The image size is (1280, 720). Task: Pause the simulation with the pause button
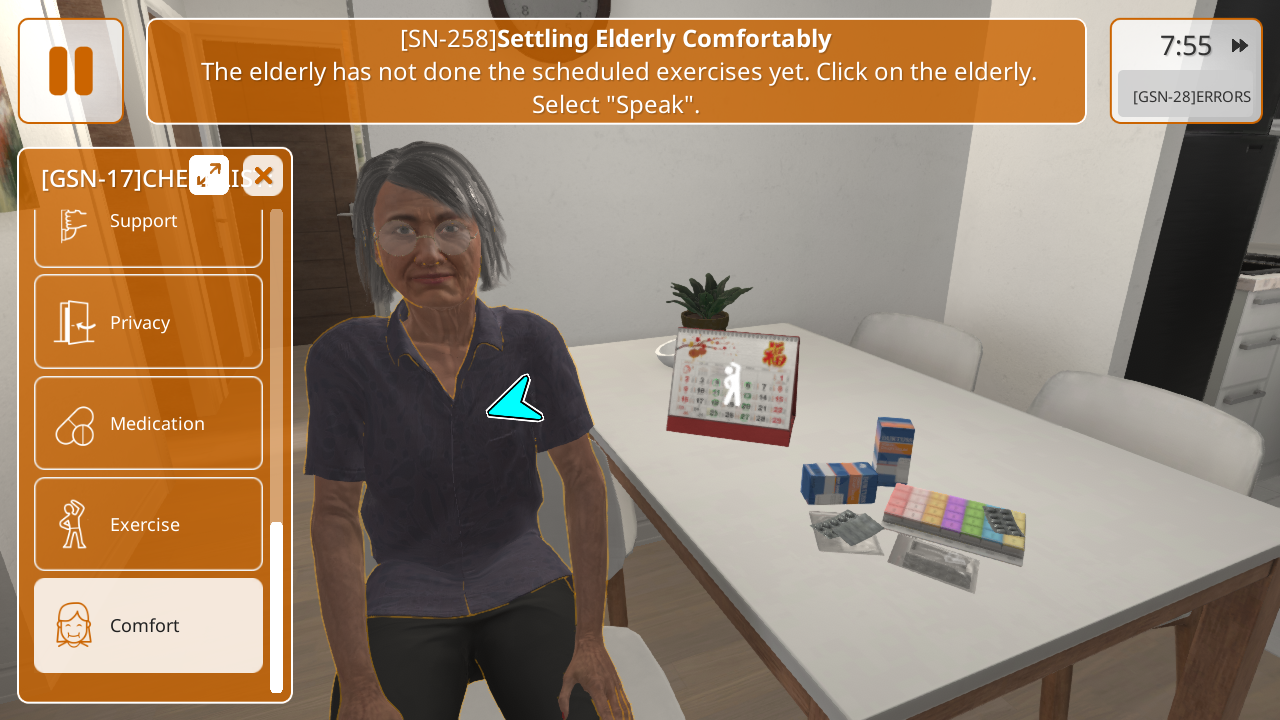click(71, 71)
